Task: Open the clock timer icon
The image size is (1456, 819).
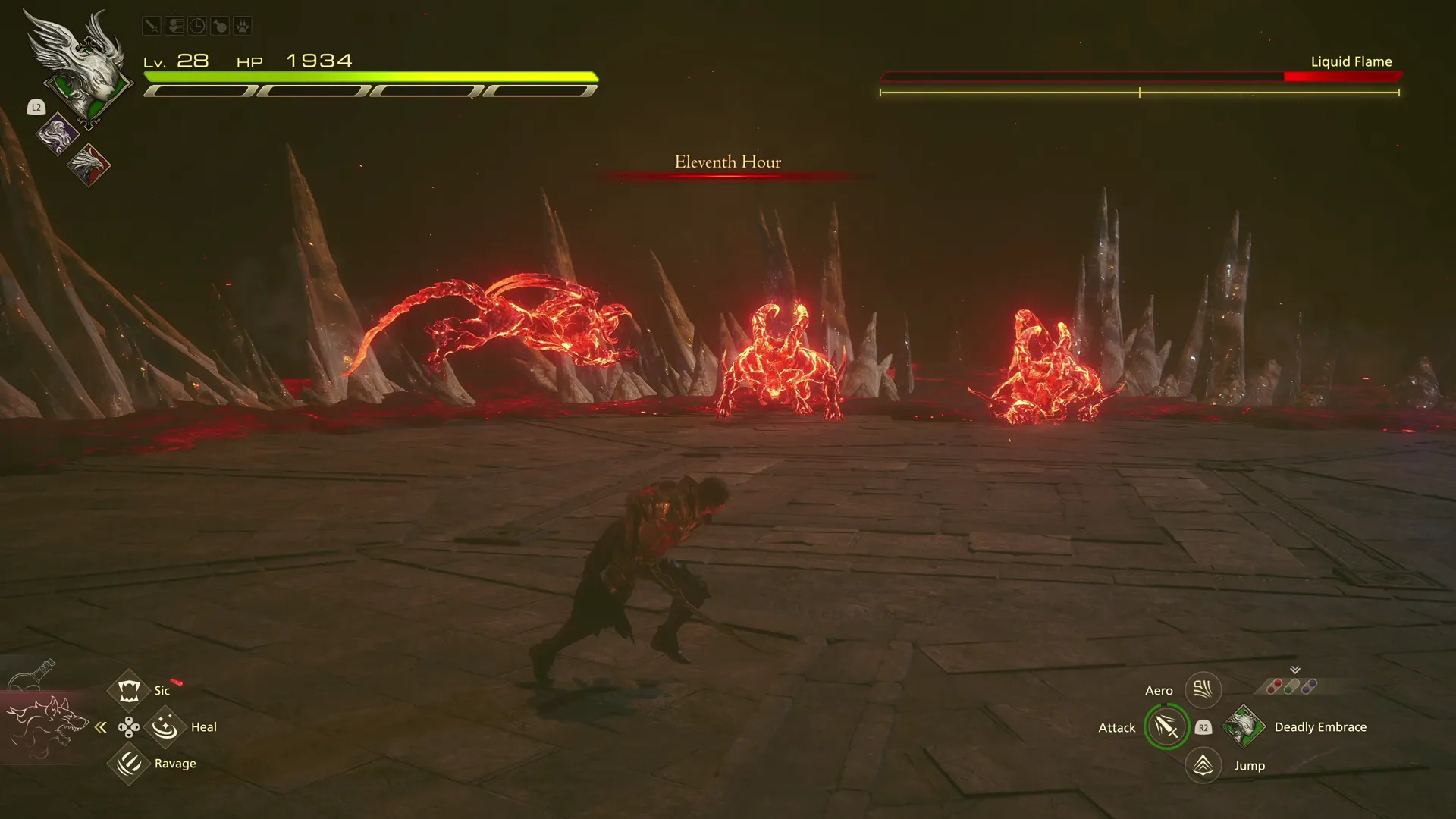Action: (x=196, y=25)
